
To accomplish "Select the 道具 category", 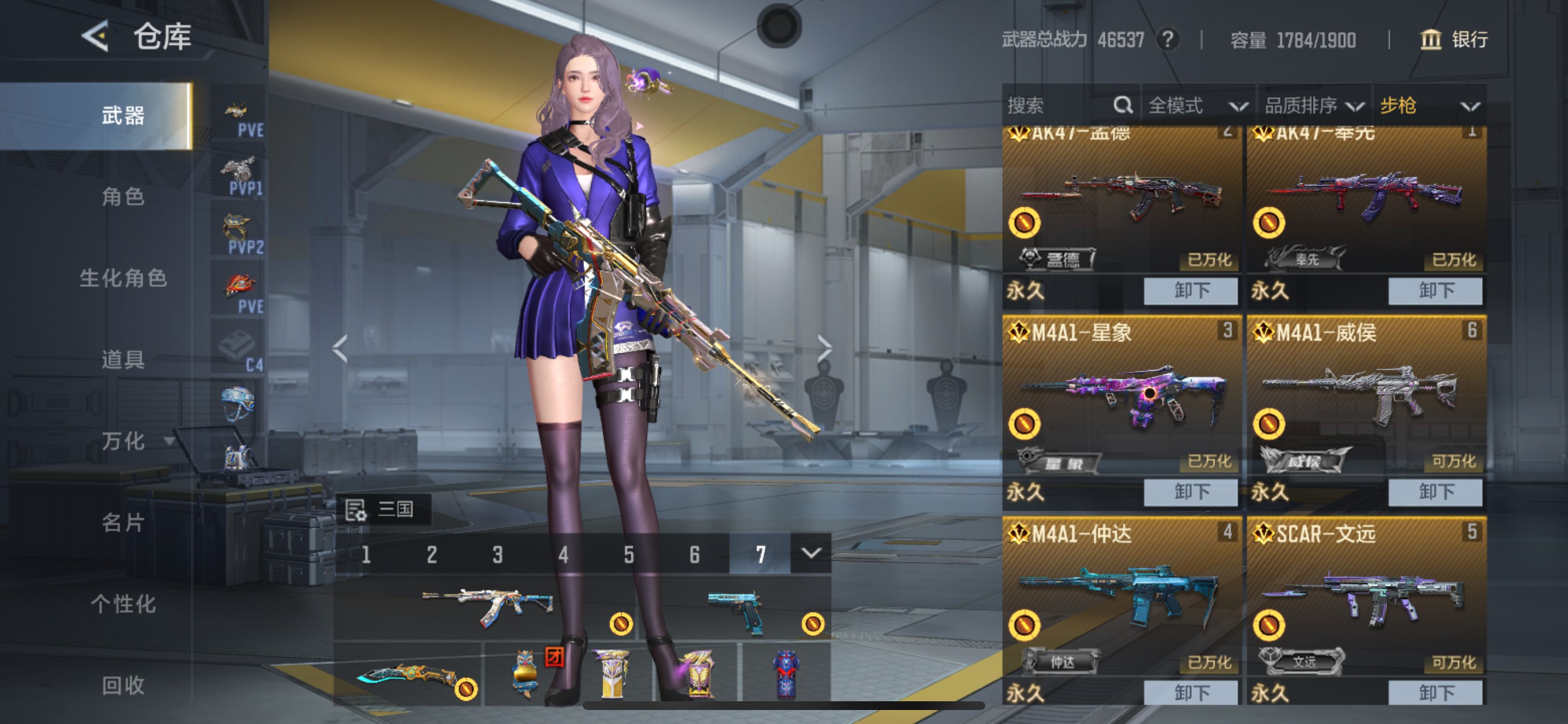I will 123,360.
